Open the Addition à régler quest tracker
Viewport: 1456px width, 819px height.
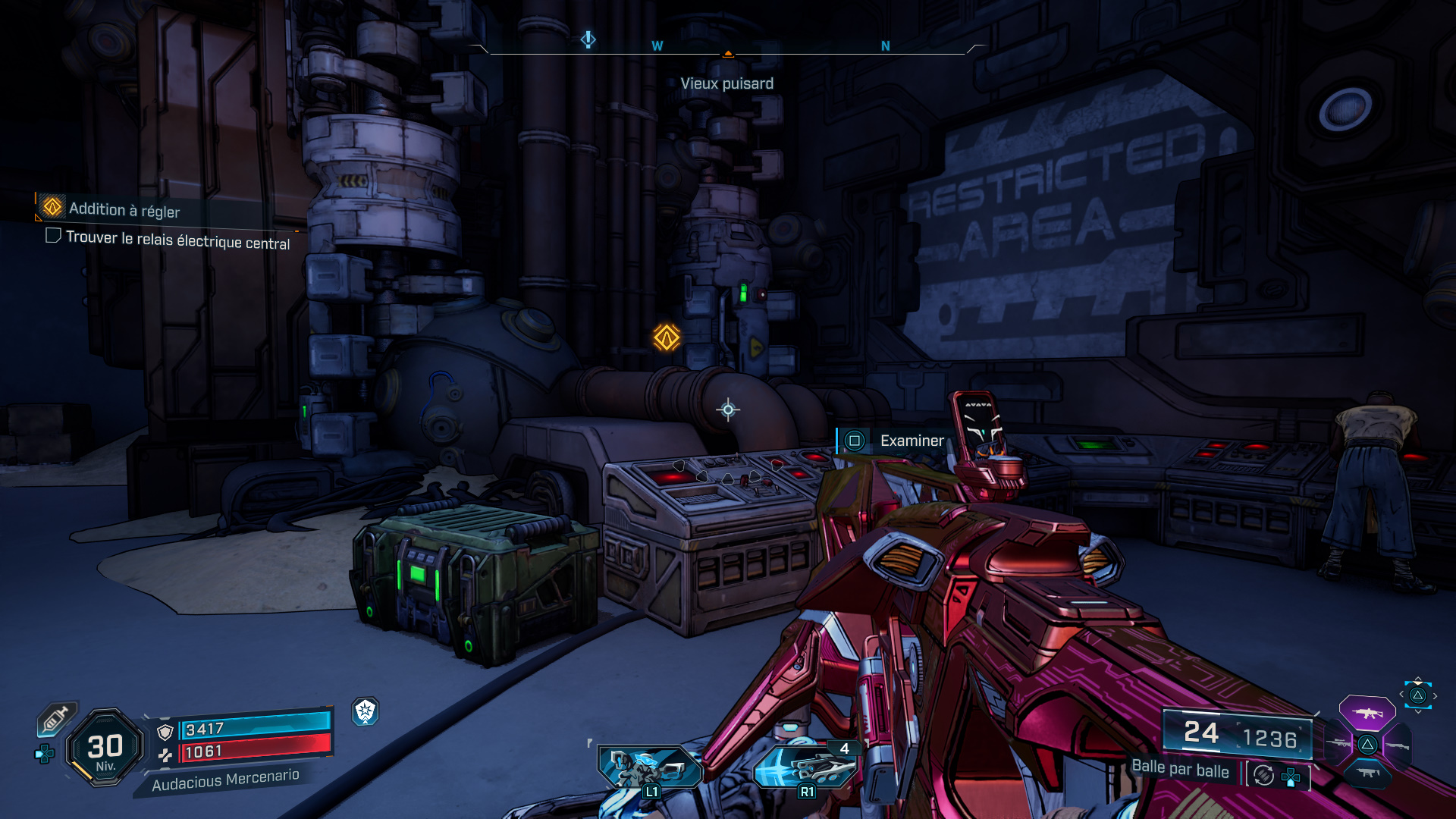(124, 209)
